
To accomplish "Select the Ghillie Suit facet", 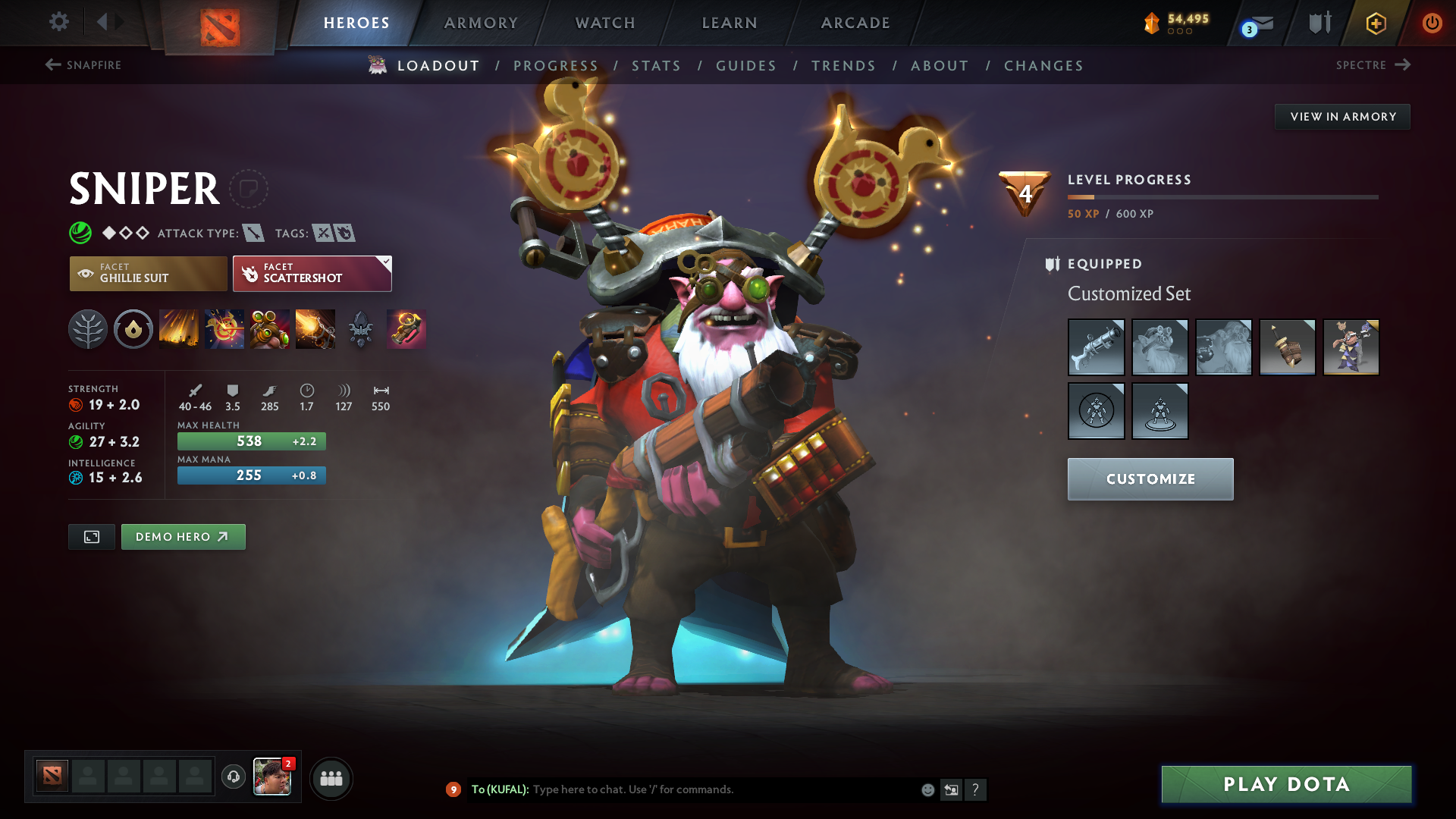I will pyautogui.click(x=148, y=273).
